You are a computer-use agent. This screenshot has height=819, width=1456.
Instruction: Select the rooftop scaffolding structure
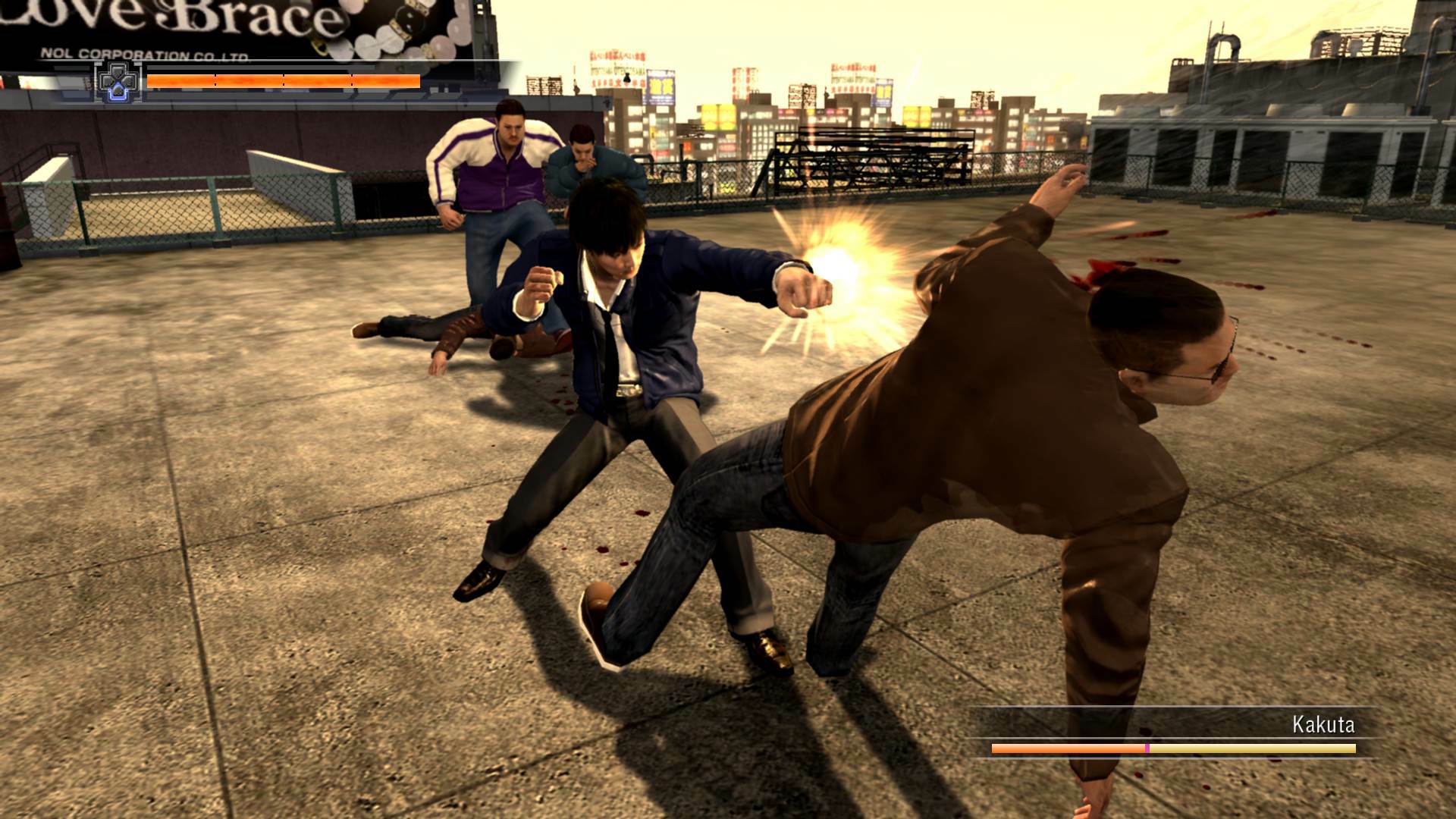click(872, 159)
